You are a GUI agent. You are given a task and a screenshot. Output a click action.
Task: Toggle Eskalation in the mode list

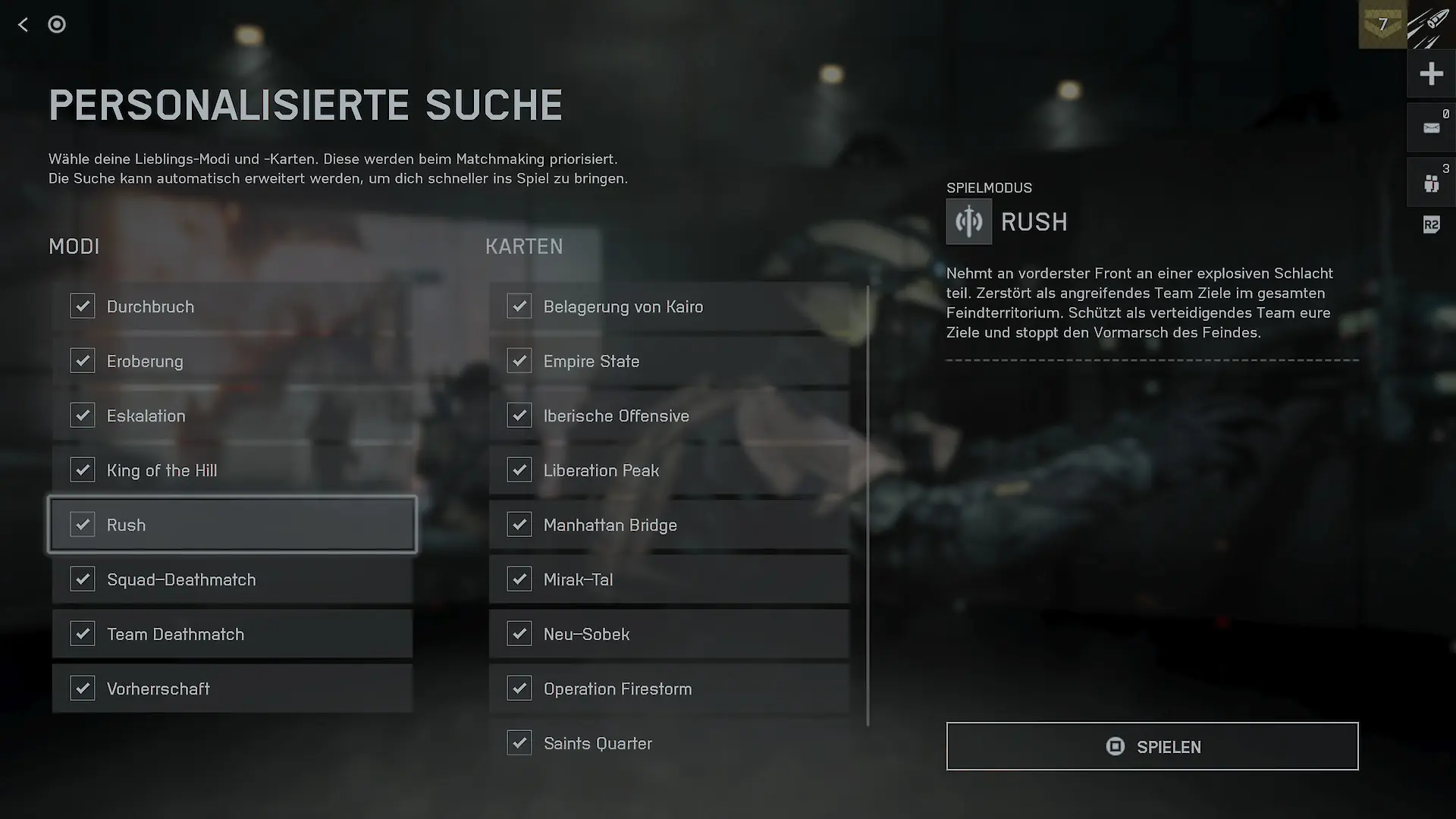point(83,416)
